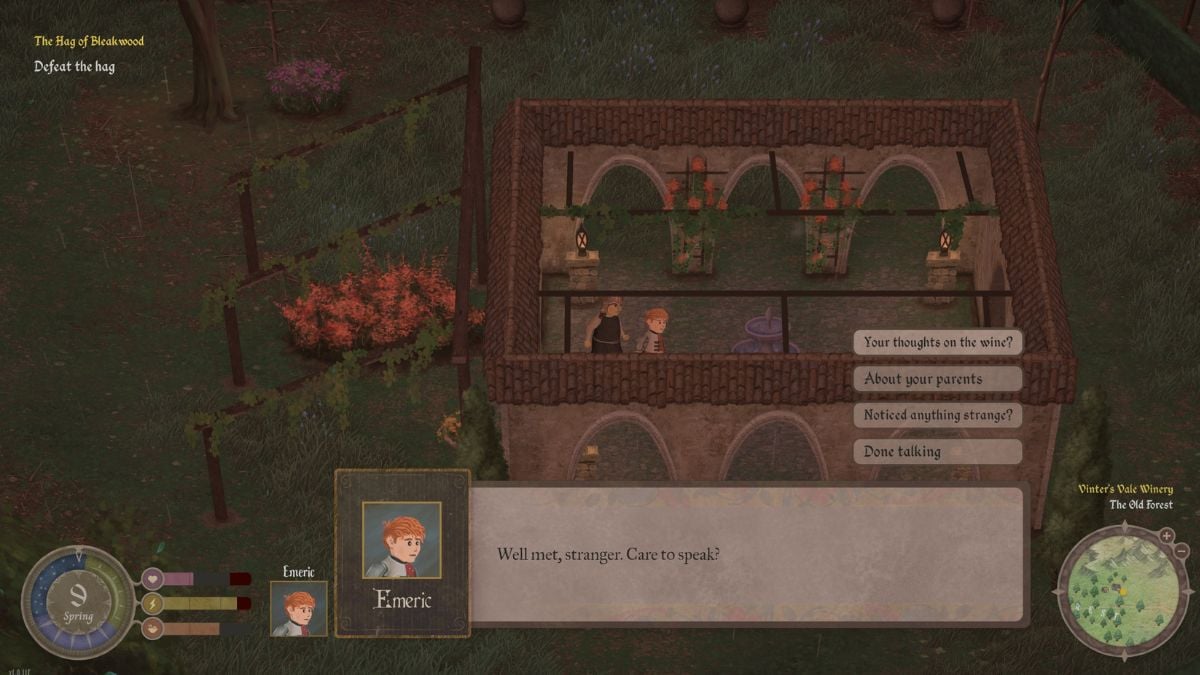This screenshot has height=675, width=1200.
Task: Zoom out the minimap with the minus button
Action: tap(1181, 551)
